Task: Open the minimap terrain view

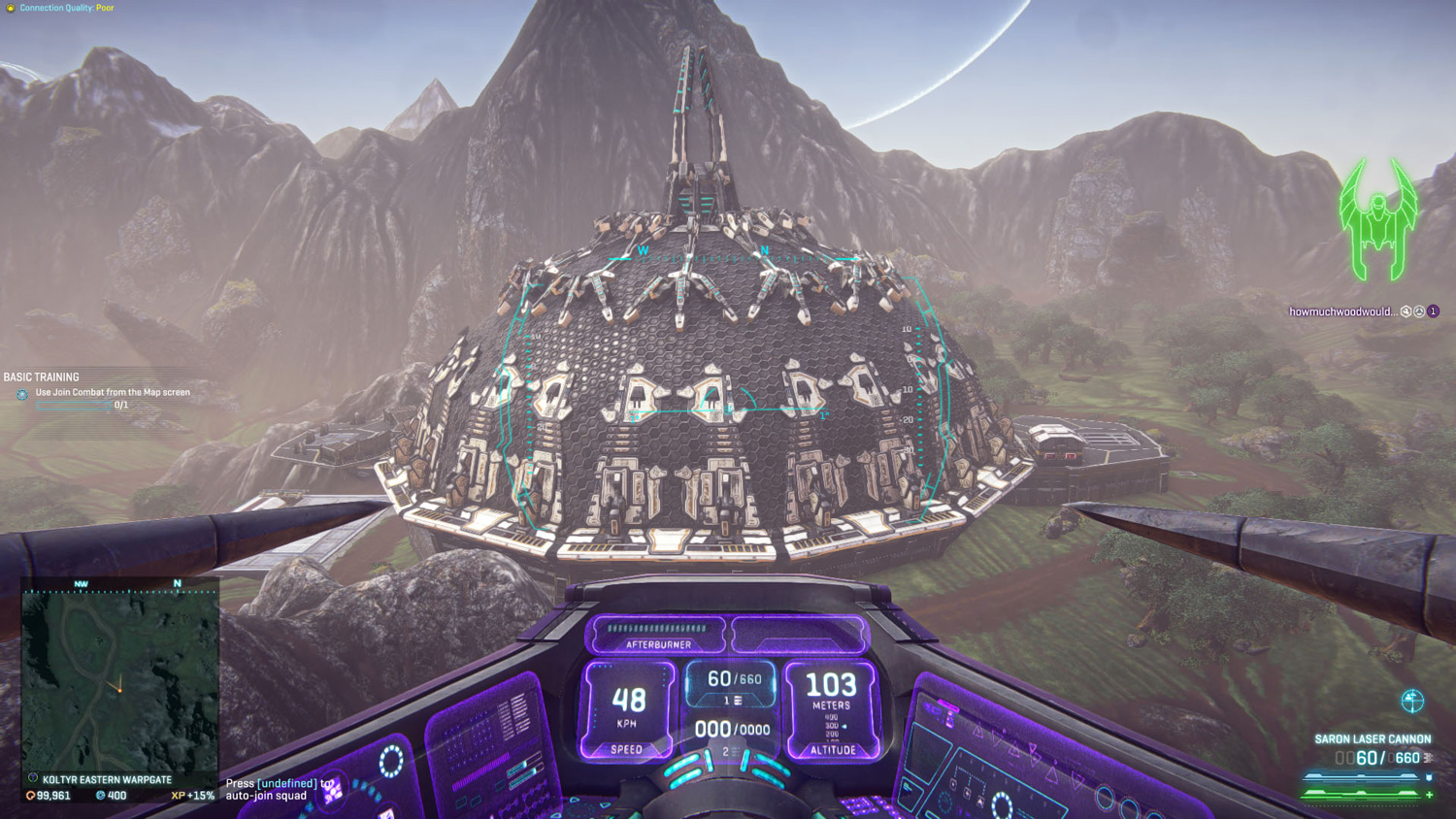Action: [x=120, y=679]
